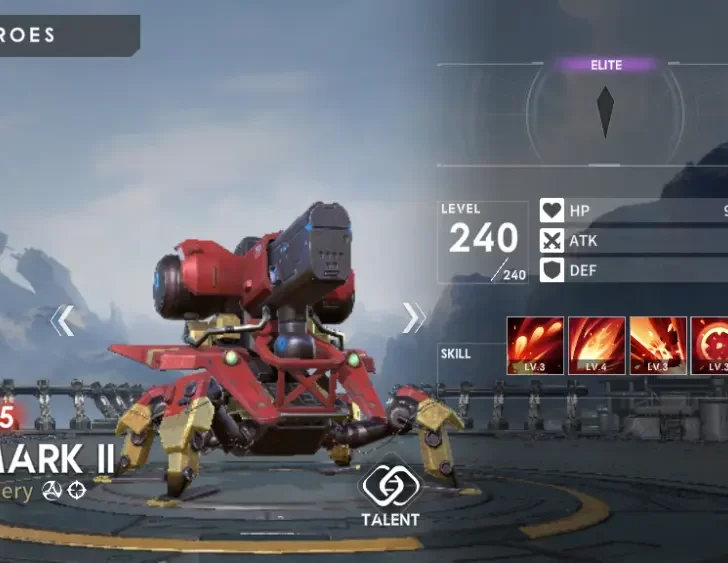Show the previous hero with the left arrow
The image size is (728, 563).
[x=63, y=320]
